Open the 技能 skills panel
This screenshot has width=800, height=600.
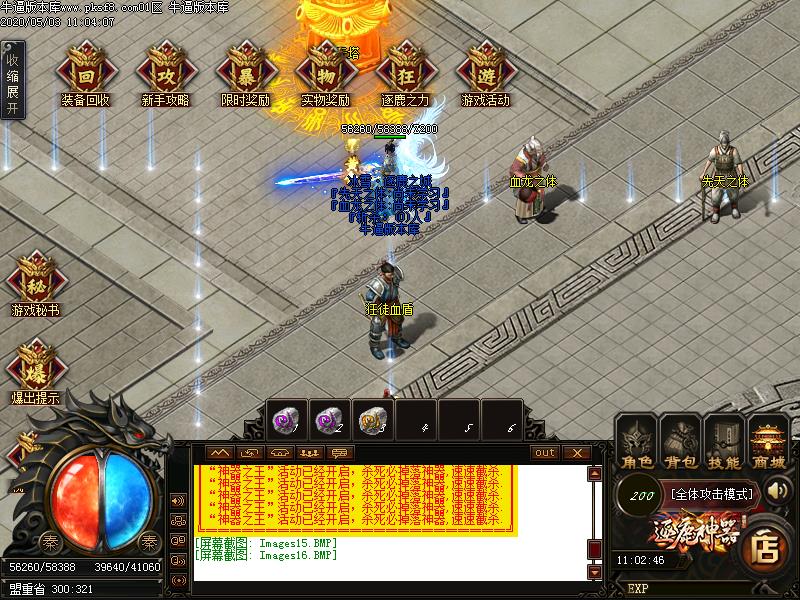click(x=725, y=443)
